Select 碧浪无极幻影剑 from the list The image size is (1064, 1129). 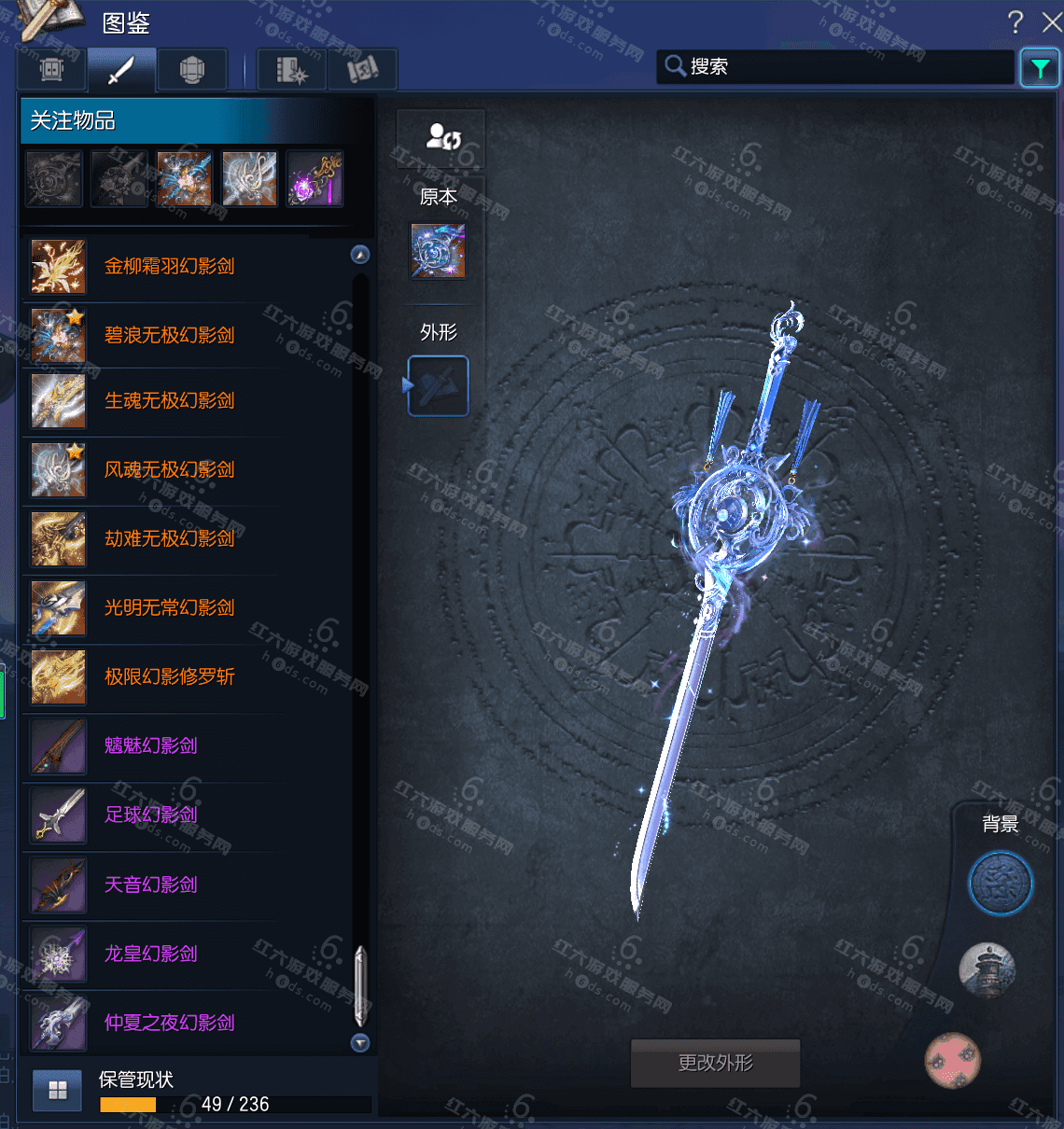coord(169,336)
